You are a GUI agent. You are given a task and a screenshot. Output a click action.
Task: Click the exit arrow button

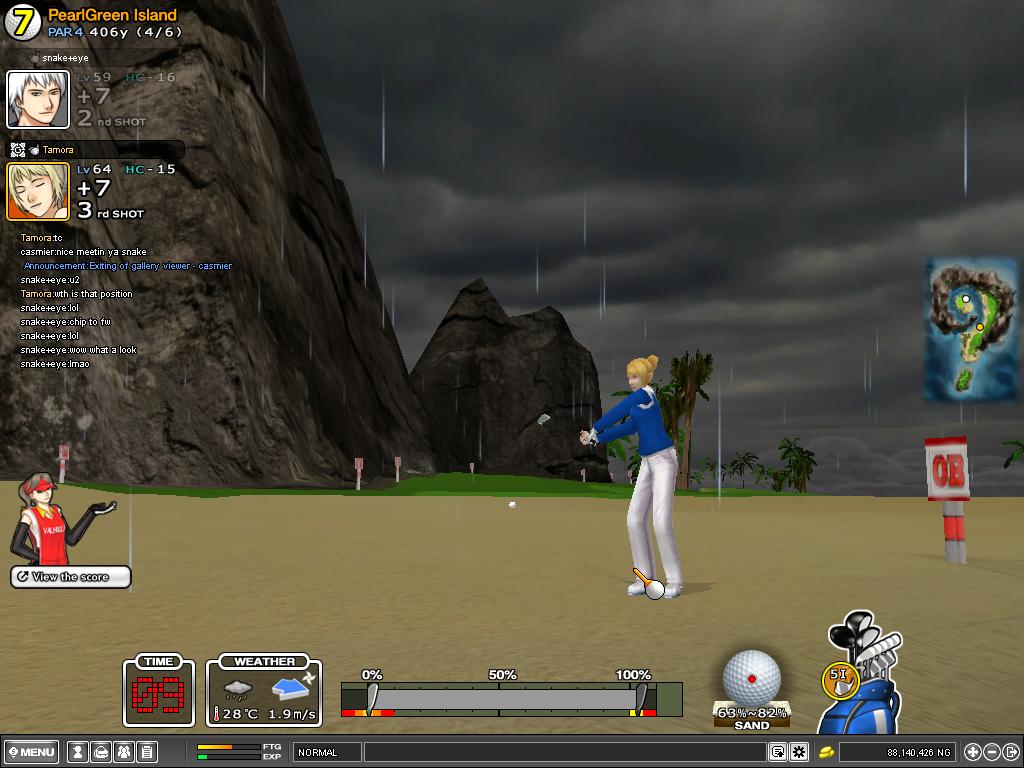(x=1010, y=752)
